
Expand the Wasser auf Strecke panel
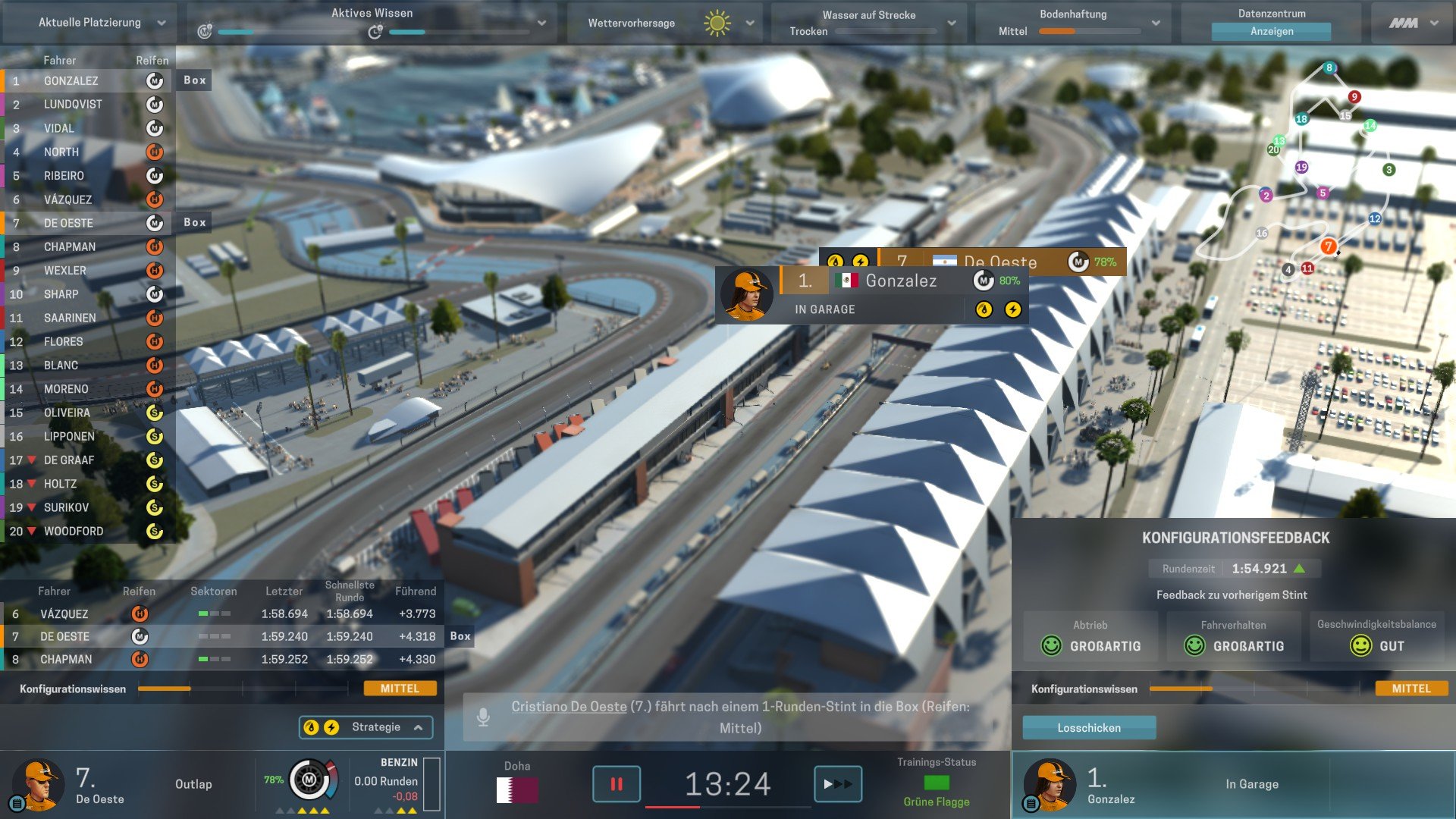(952, 23)
